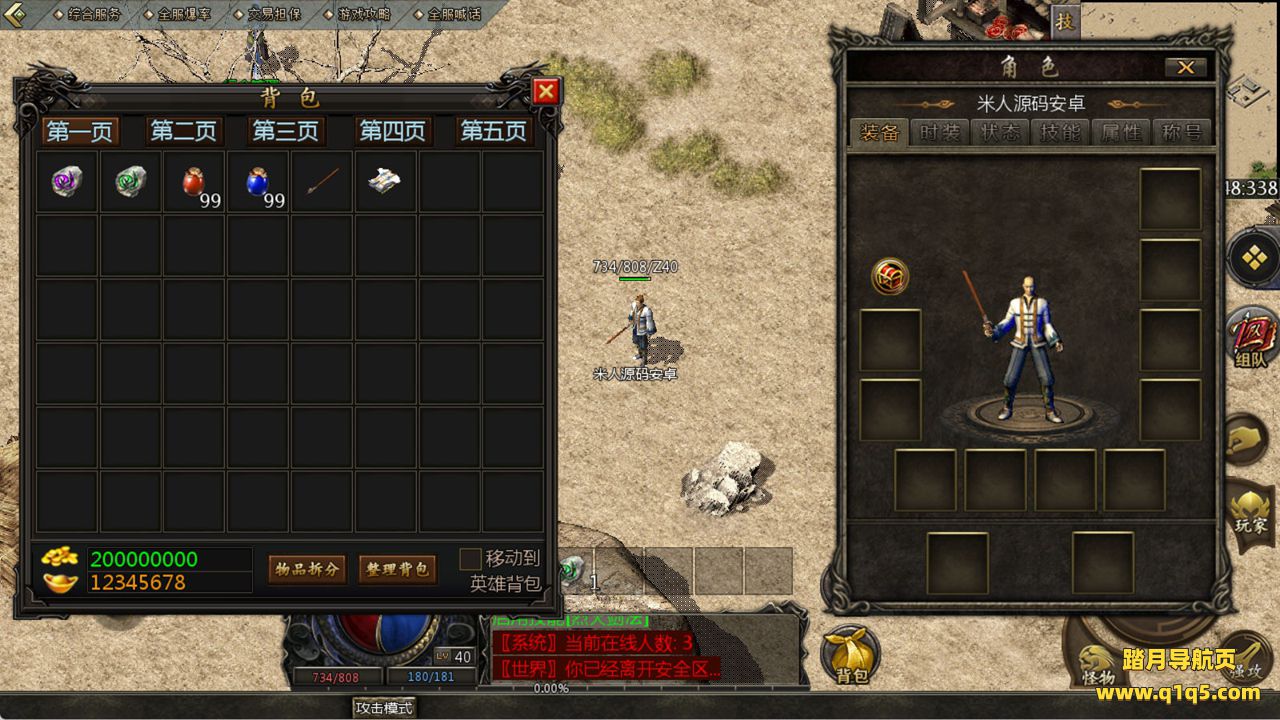Toggle the 移动到英雄背包 checkbox
Viewport: 1280px width, 720px height.
coord(470,559)
